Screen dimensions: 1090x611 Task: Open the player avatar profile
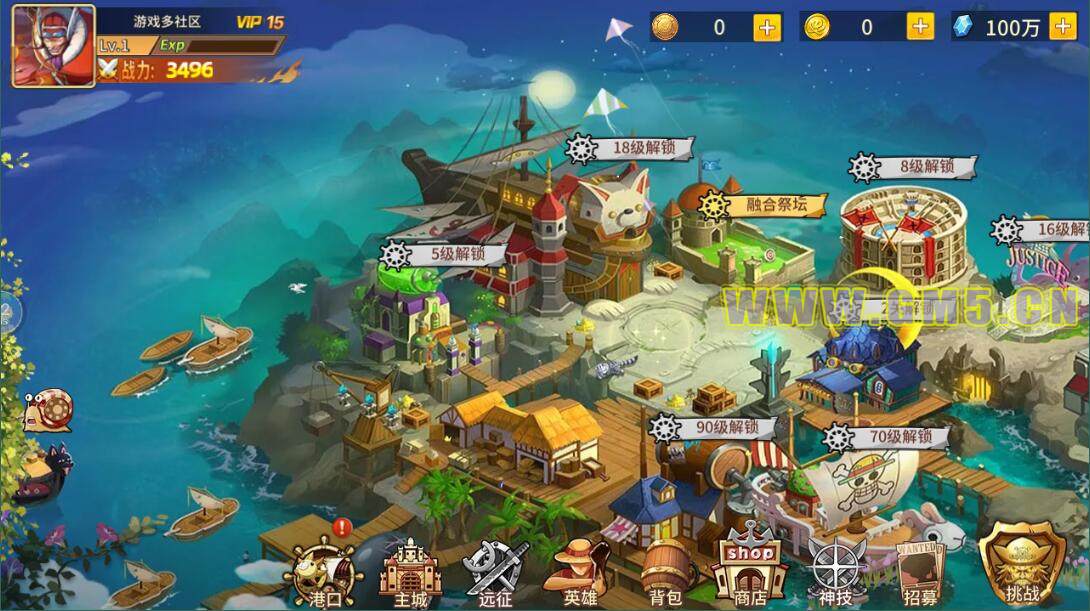coord(53,45)
